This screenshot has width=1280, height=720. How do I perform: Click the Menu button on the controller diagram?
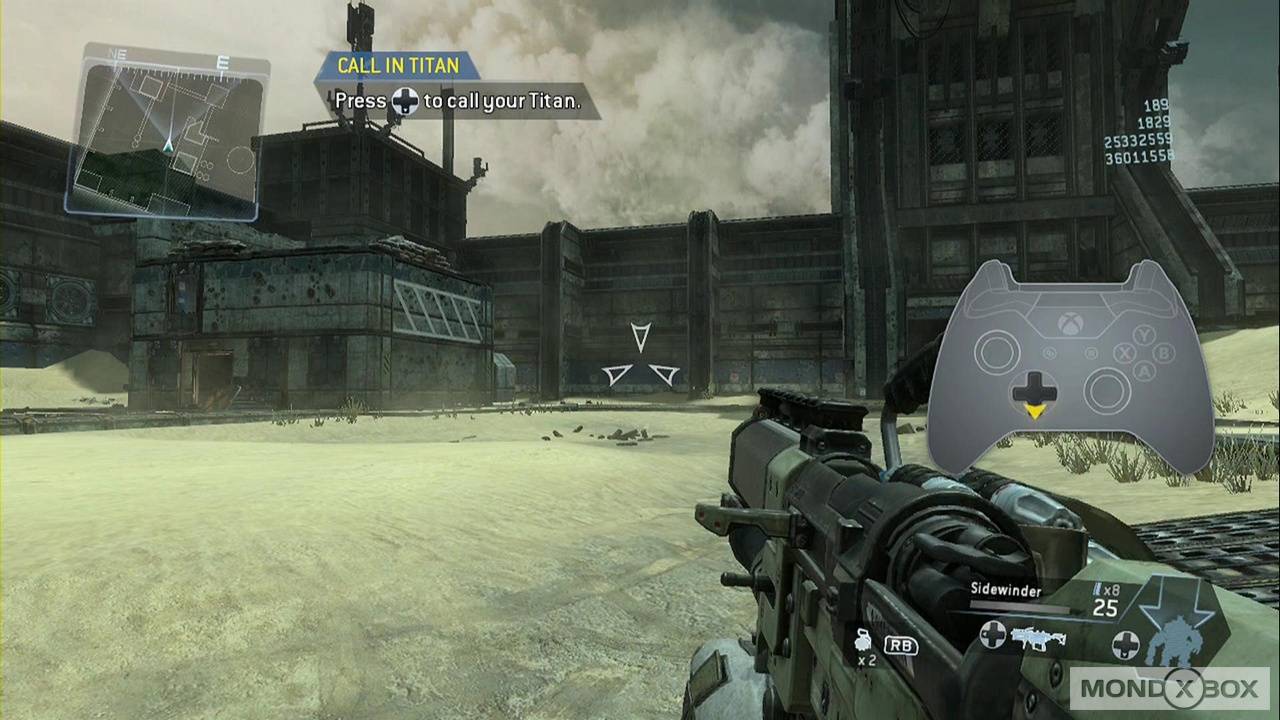coord(1092,354)
